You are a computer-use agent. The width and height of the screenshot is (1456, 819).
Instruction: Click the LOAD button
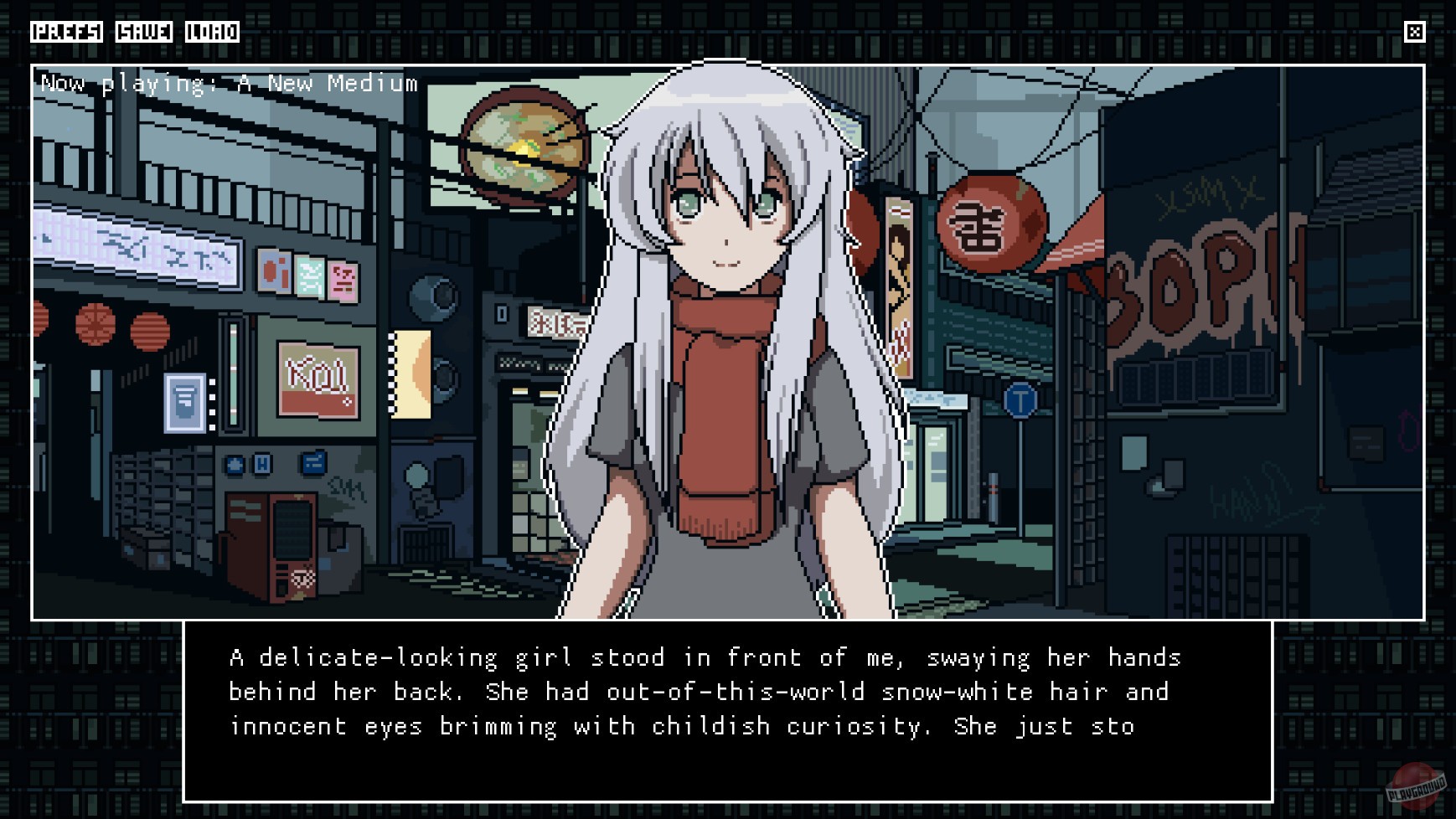212,33
